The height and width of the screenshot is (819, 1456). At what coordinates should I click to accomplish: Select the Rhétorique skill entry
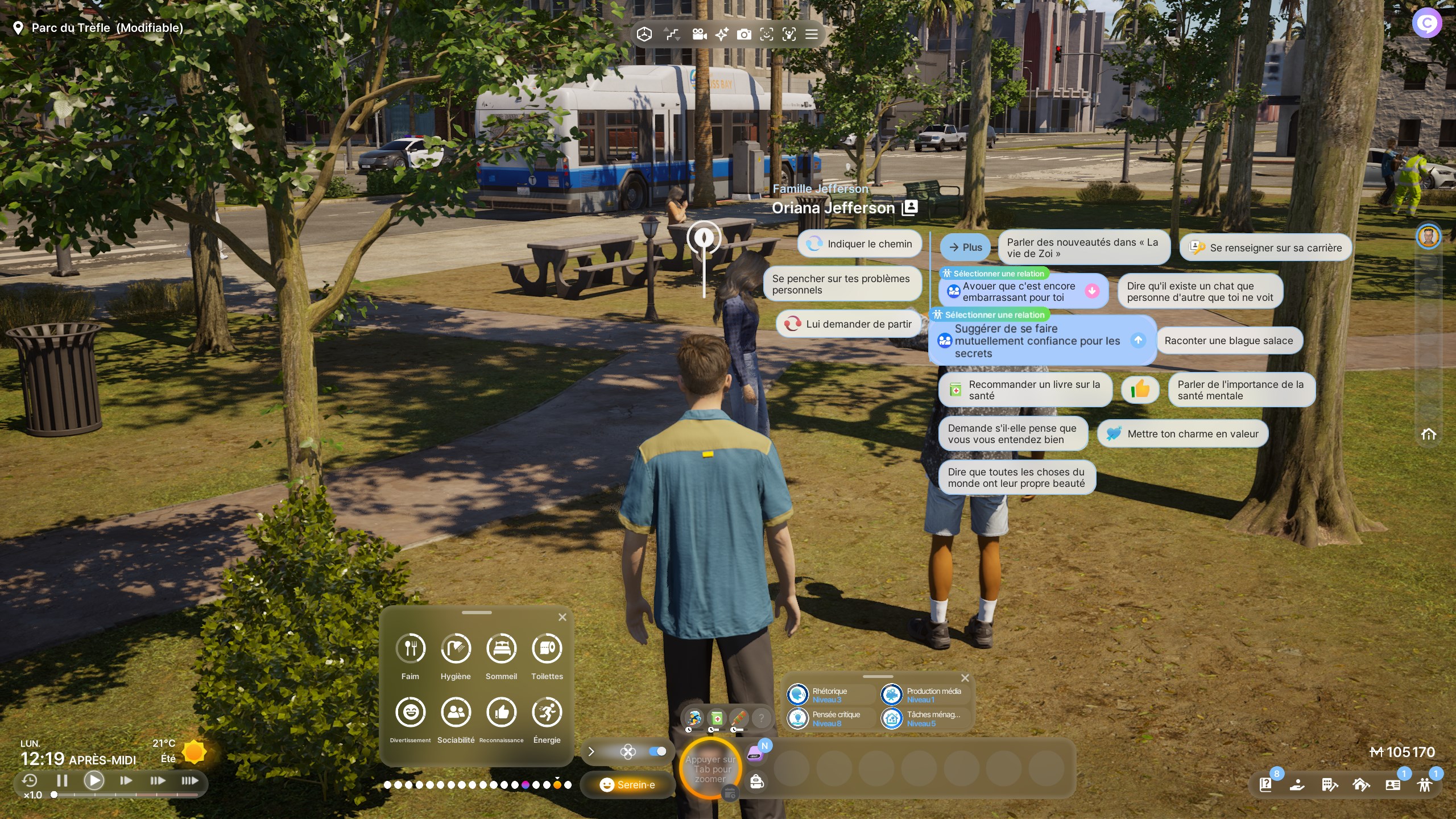[x=829, y=695]
